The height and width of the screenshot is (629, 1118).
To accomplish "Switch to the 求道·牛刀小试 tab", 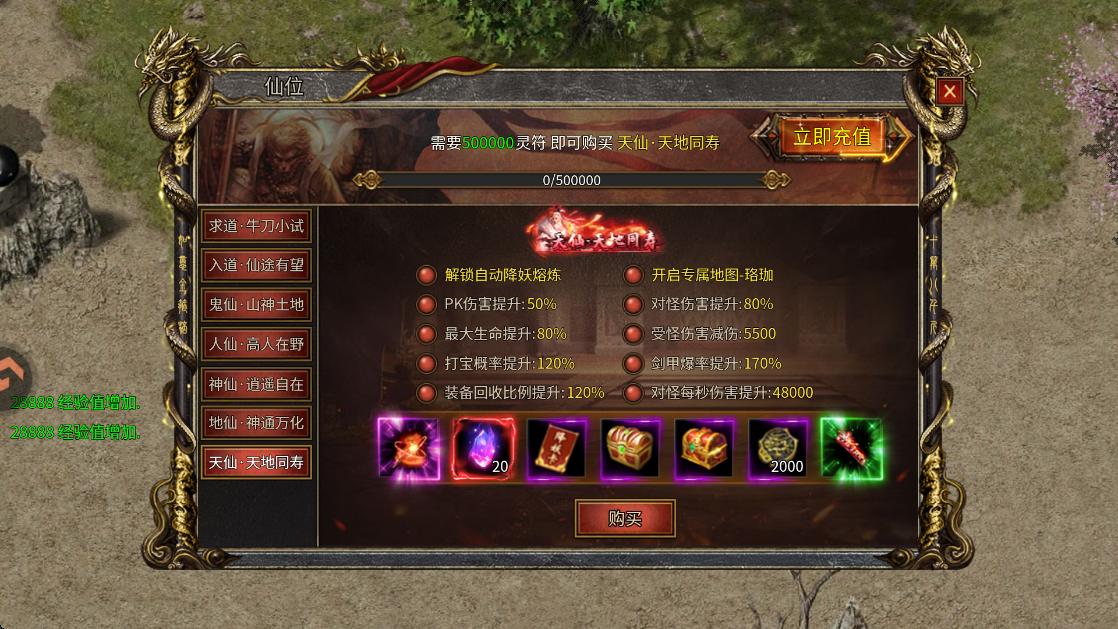I will pyautogui.click(x=255, y=226).
